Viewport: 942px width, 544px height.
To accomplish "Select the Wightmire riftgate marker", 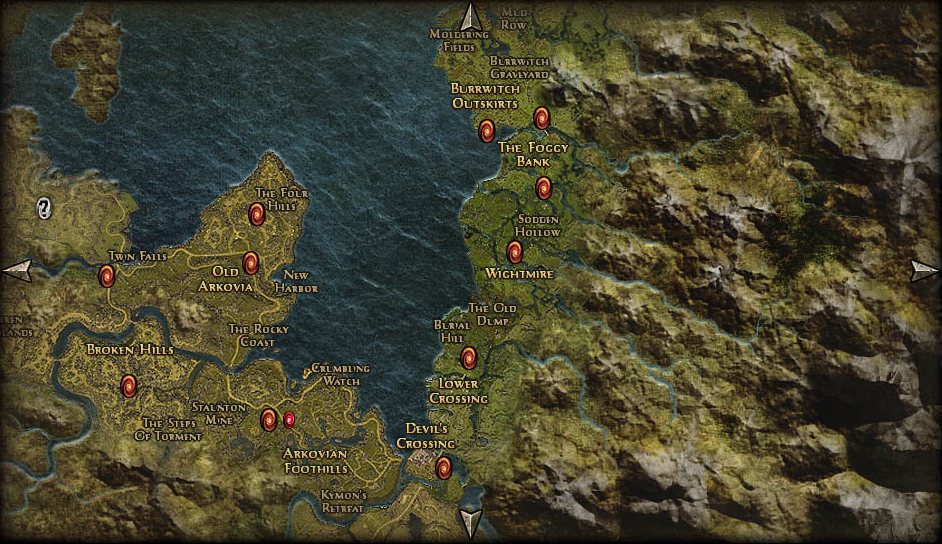I will (514, 252).
